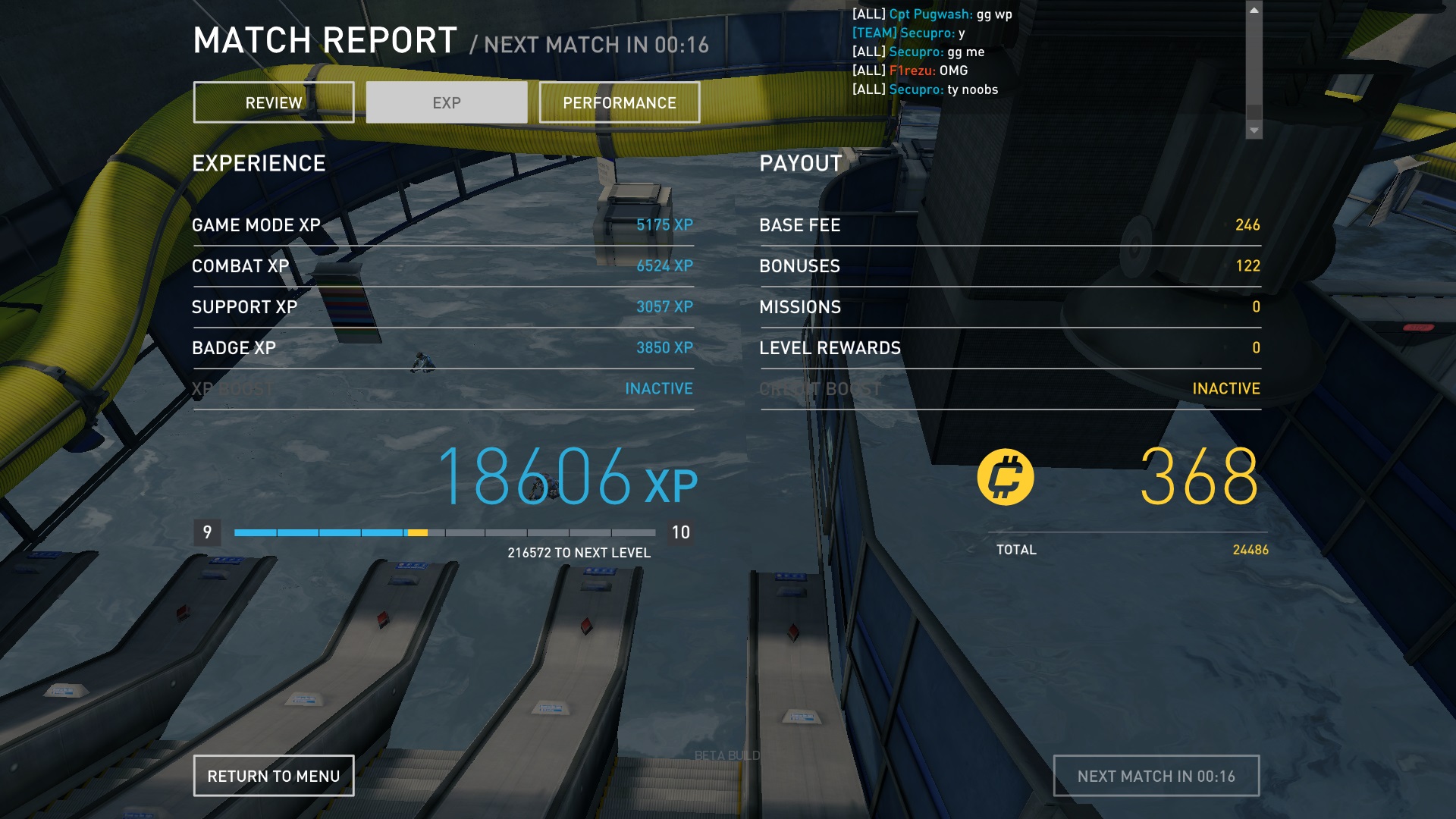Open the Performance tab

(619, 102)
